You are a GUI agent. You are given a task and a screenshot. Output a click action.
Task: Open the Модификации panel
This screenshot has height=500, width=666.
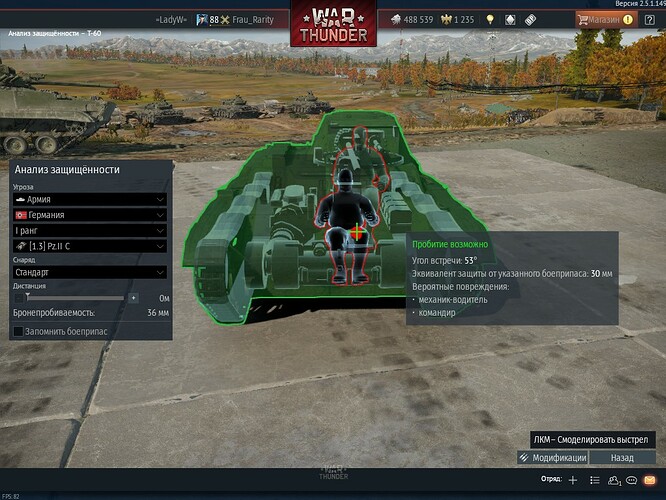tap(553, 457)
